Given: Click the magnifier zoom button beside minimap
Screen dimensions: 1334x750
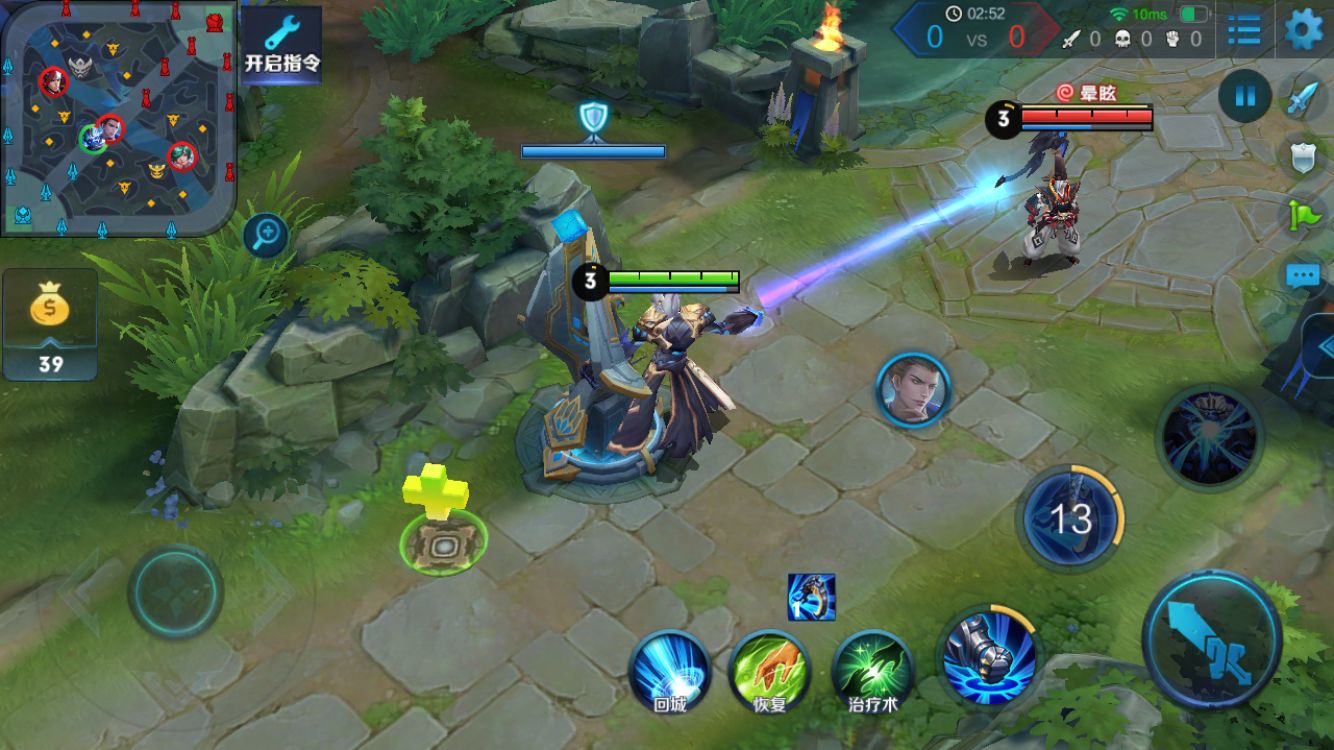Looking at the screenshot, I should tap(266, 236).
